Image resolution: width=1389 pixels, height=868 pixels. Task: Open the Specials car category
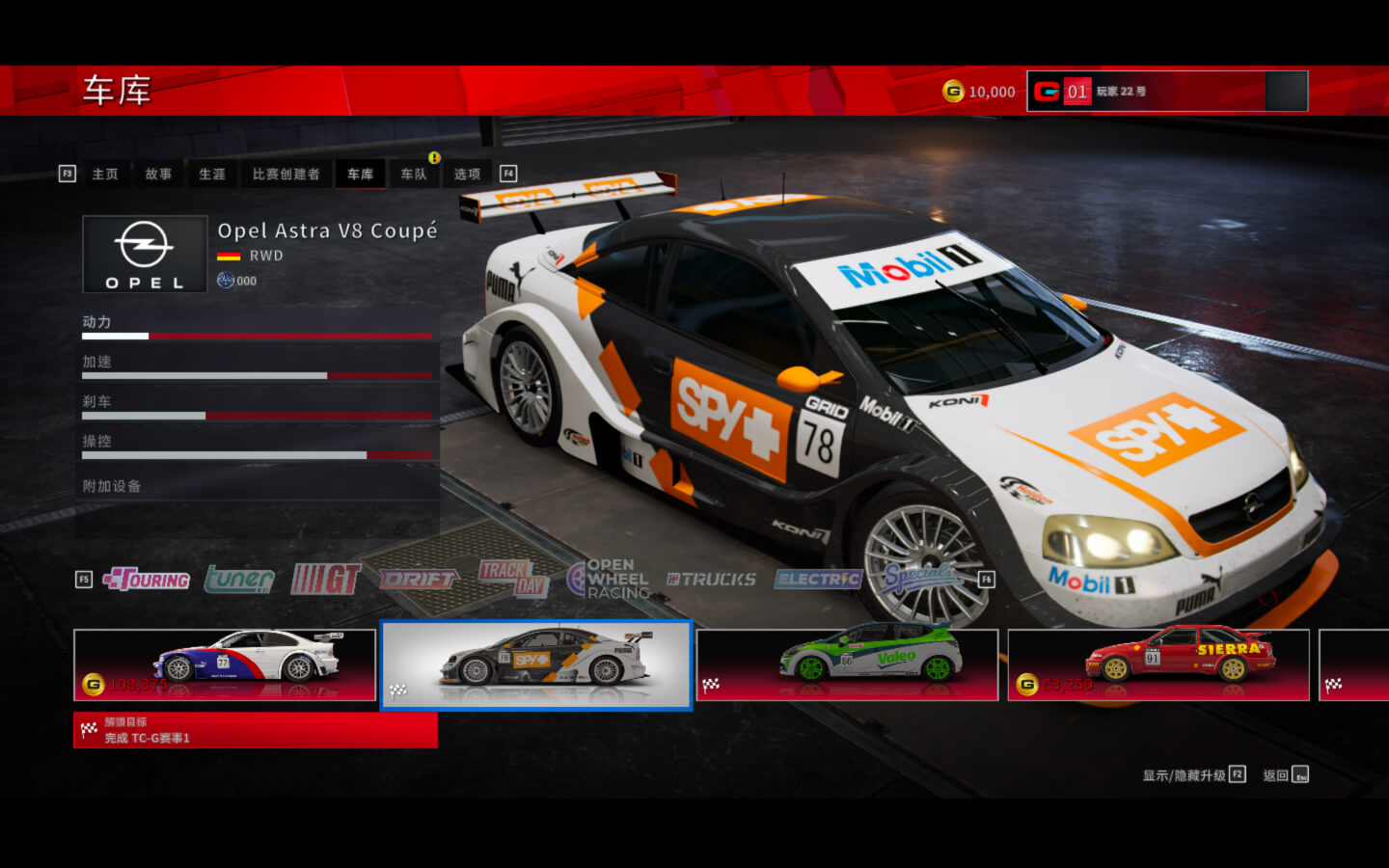click(x=919, y=578)
